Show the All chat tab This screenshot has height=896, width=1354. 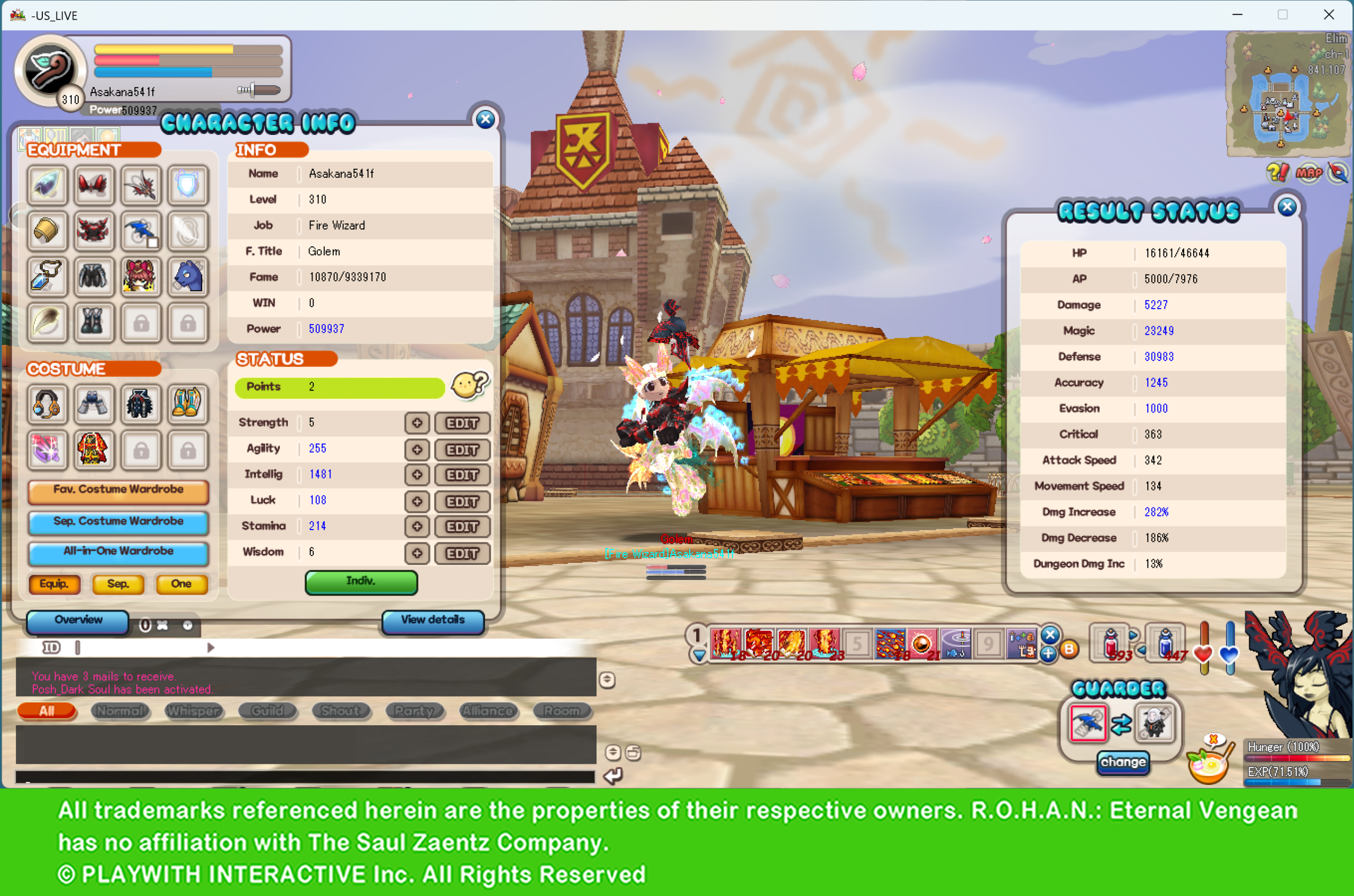coord(47,711)
